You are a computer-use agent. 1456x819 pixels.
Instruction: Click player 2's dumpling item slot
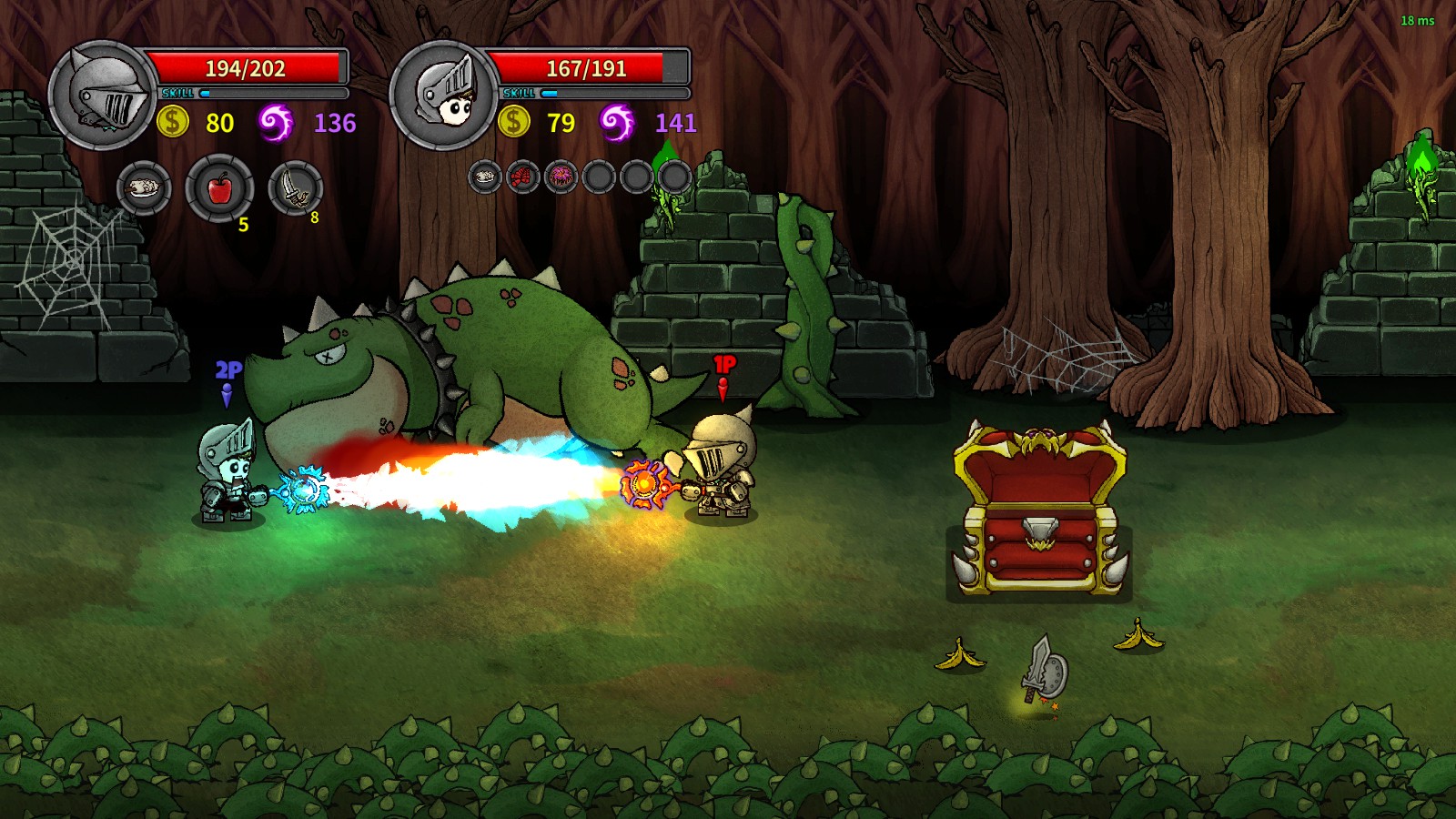tap(483, 175)
